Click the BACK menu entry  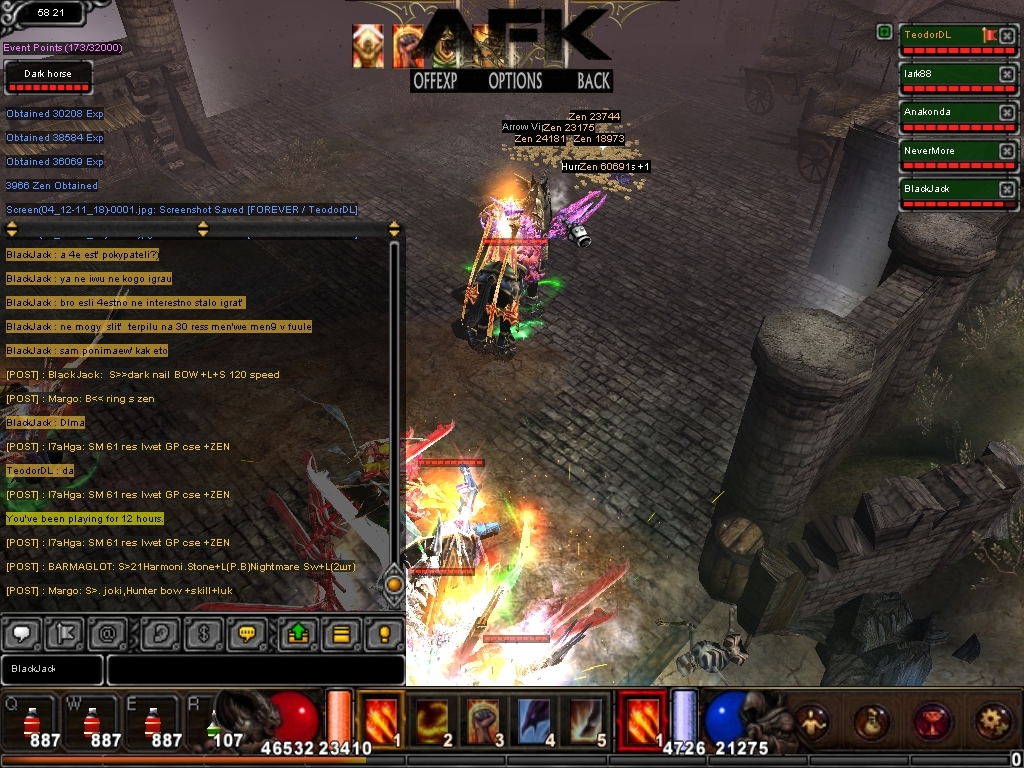click(x=593, y=82)
